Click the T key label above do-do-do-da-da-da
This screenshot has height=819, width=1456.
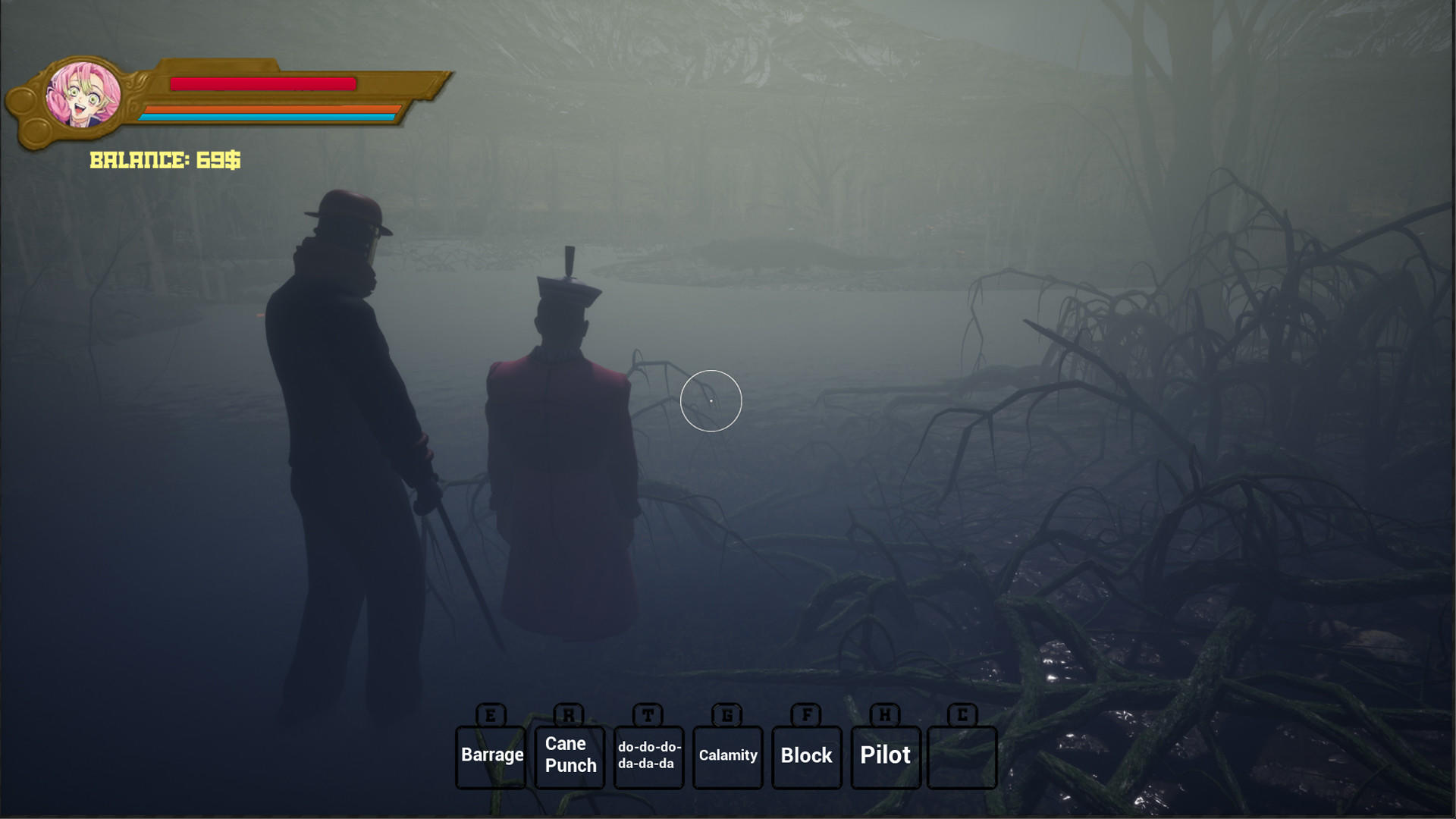click(x=648, y=715)
